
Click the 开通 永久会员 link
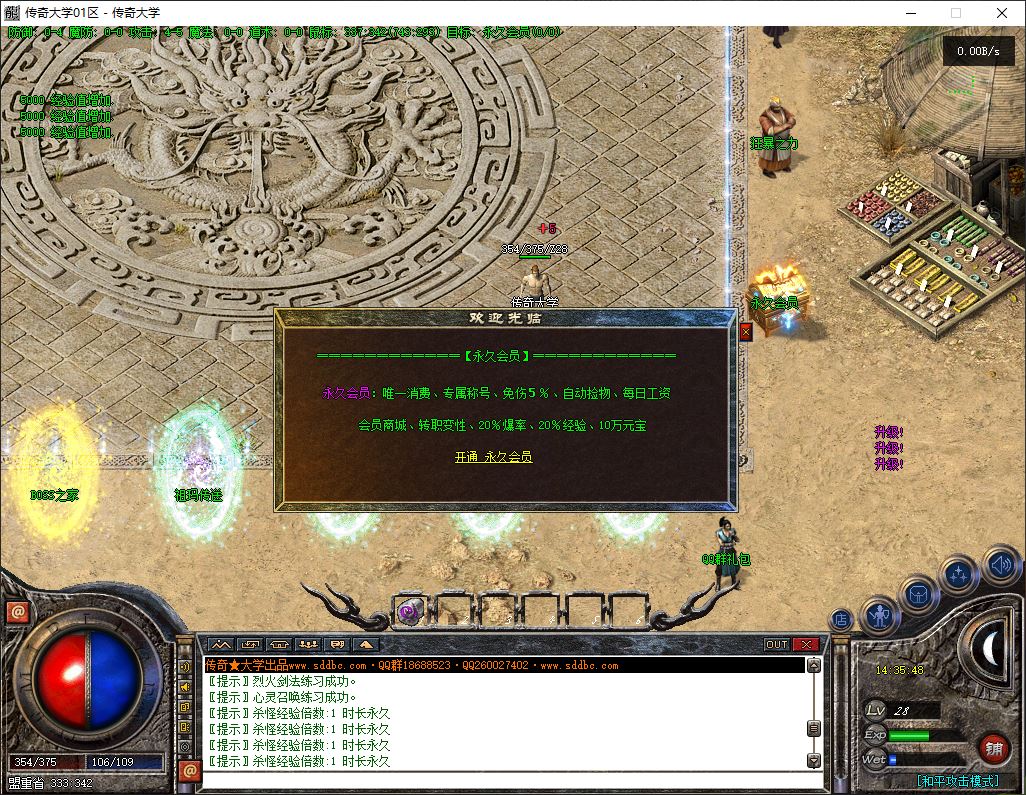(493, 457)
